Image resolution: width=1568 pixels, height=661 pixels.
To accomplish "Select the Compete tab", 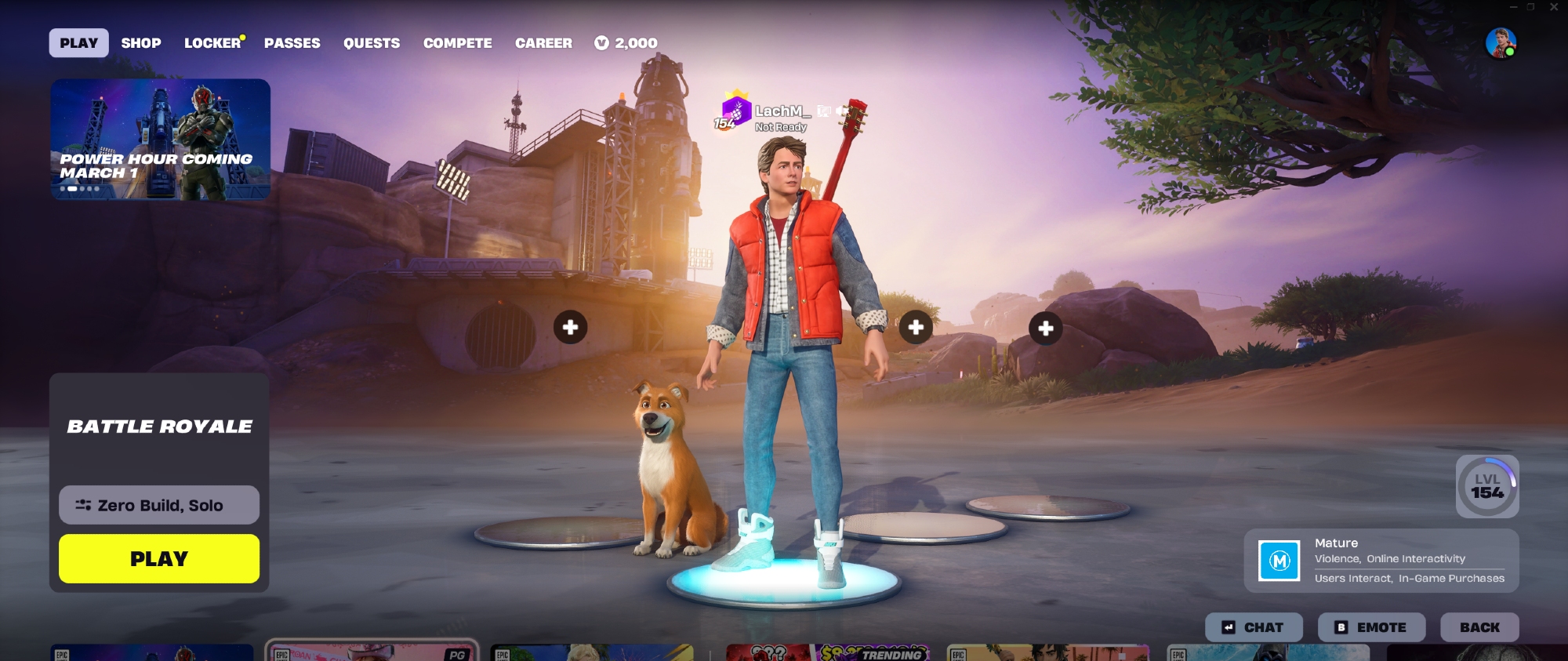I will pyautogui.click(x=458, y=43).
